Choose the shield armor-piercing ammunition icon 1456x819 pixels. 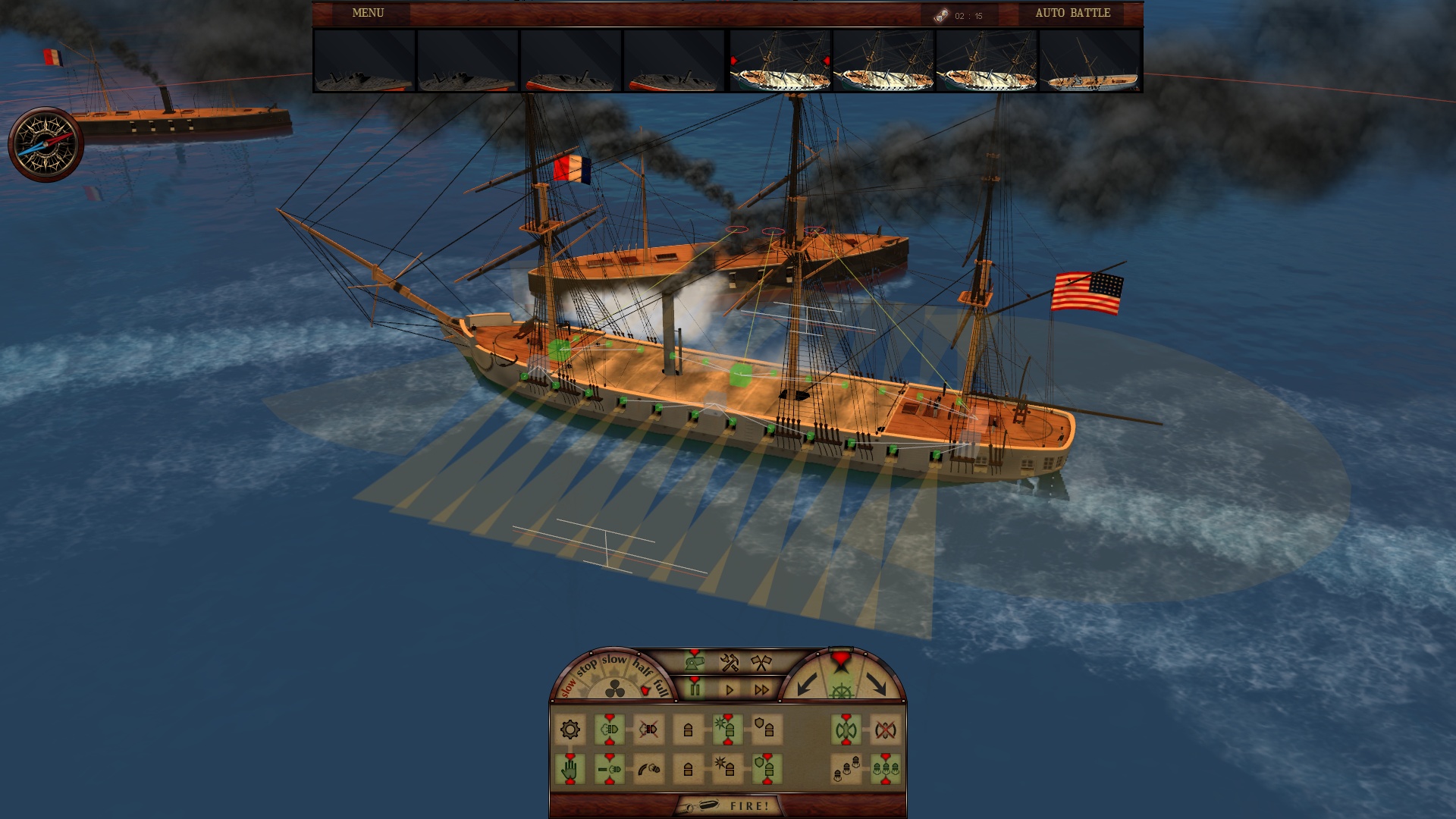tap(767, 728)
